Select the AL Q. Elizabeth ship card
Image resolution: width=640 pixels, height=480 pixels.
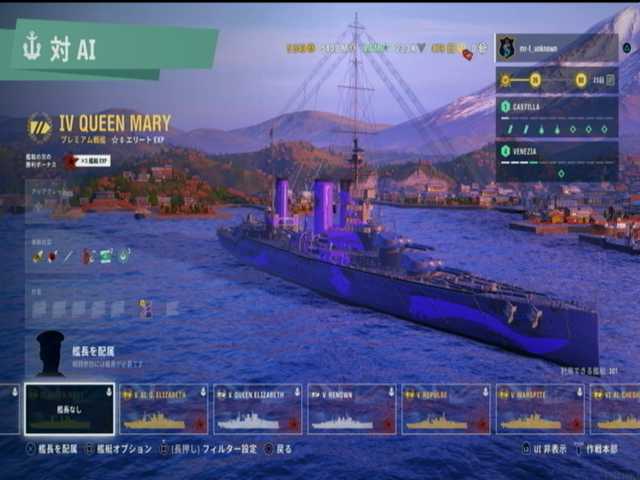163,410
